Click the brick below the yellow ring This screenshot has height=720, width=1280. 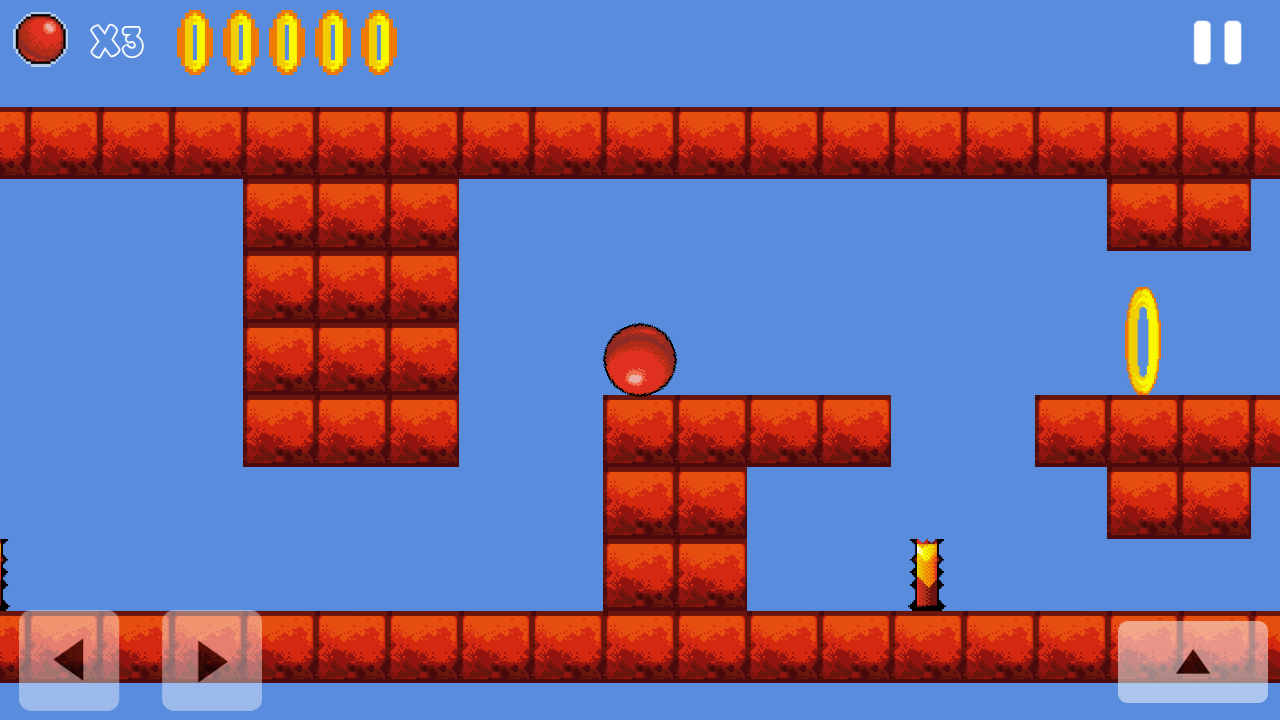click(x=1142, y=432)
